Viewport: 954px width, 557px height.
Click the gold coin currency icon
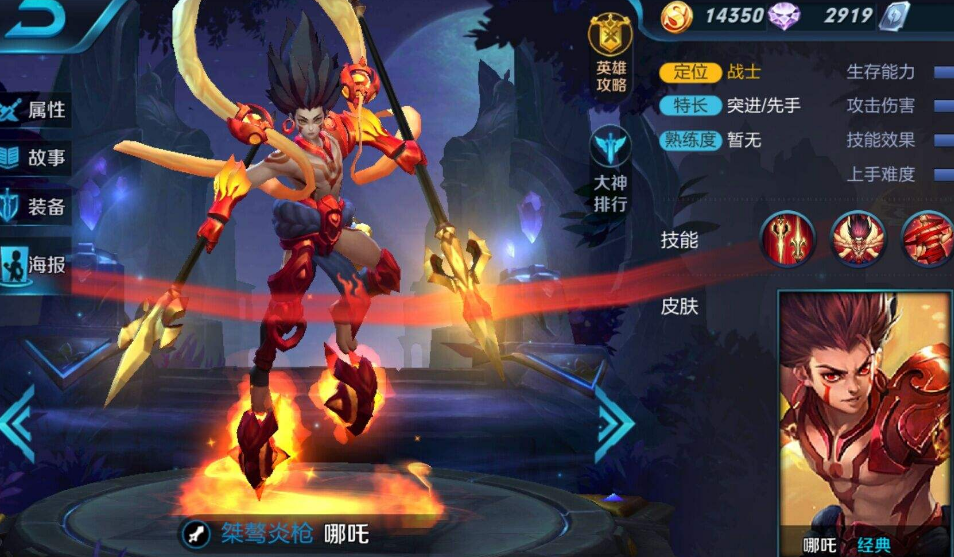pos(682,16)
